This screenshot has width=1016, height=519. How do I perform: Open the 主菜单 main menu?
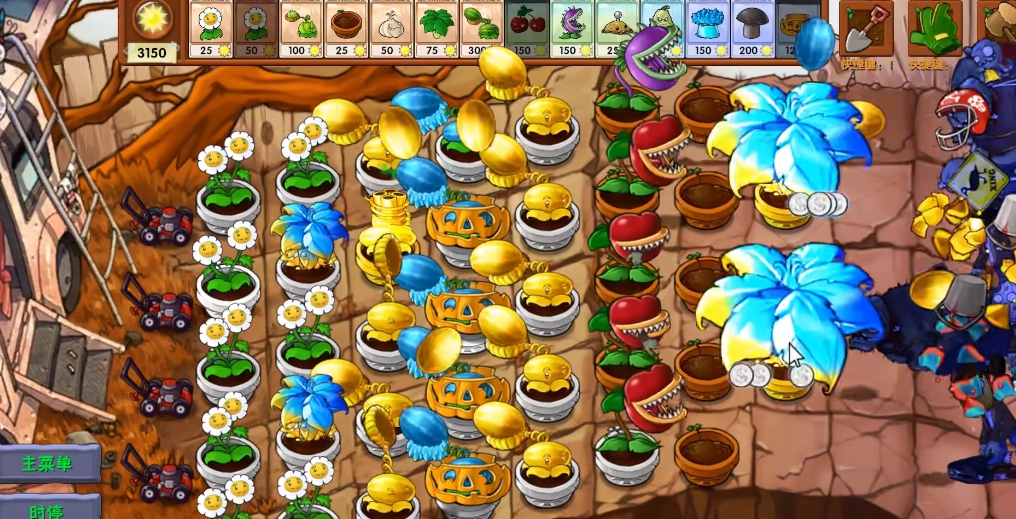tap(50, 464)
